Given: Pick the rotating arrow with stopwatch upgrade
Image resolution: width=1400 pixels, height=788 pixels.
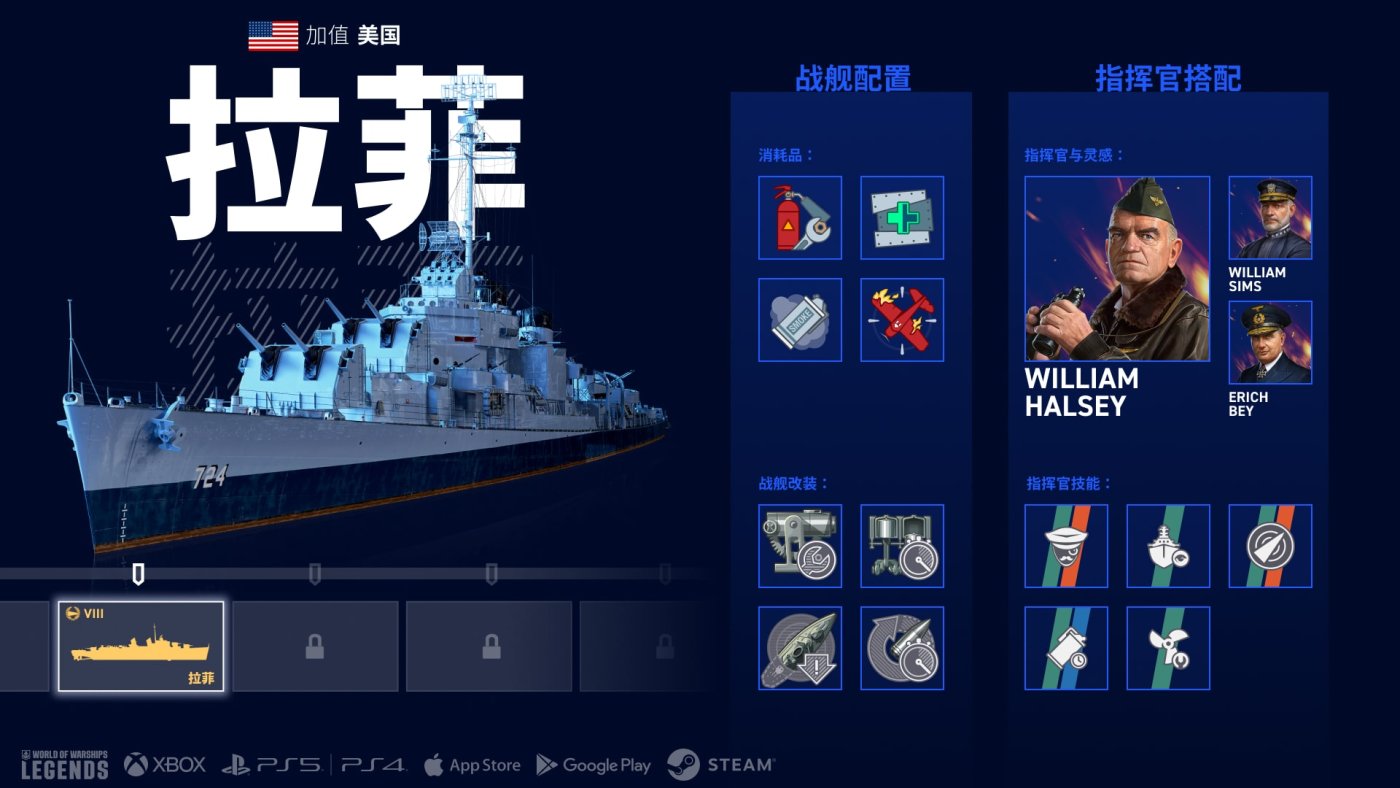Looking at the screenshot, I should pyautogui.click(x=902, y=648).
